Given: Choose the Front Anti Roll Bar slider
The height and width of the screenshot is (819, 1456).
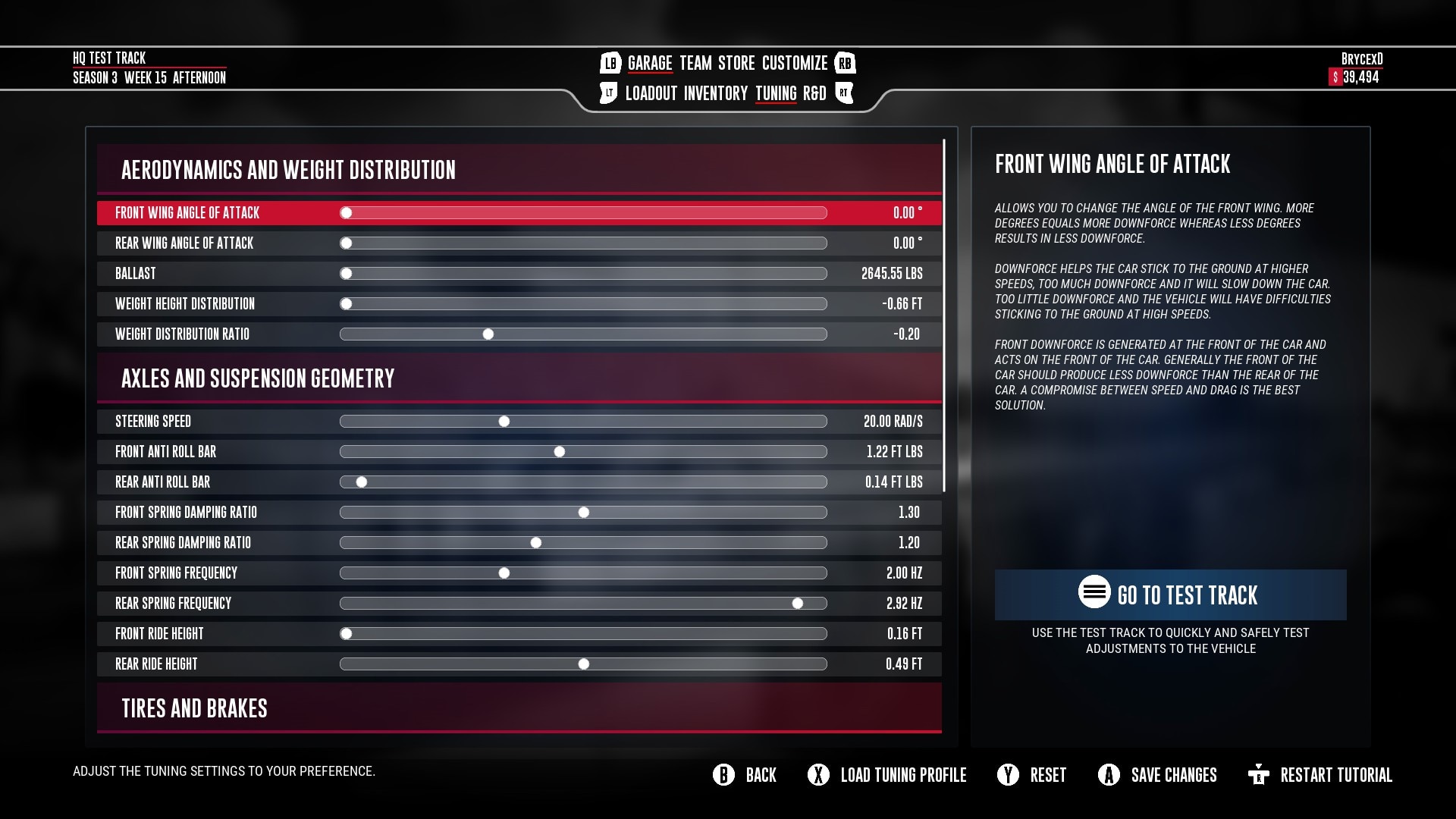Looking at the screenshot, I should (560, 452).
